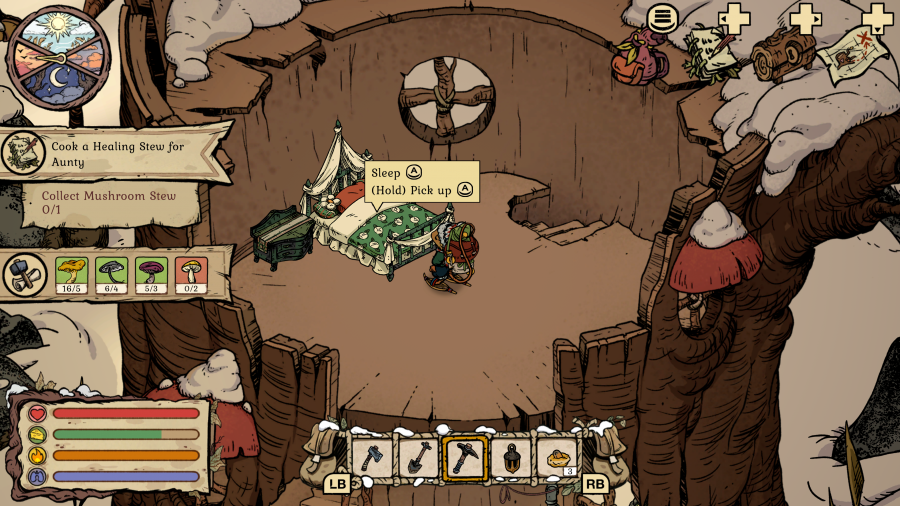Click the Collect Mushroom Stew objective
The height and width of the screenshot is (506, 900).
point(110,202)
